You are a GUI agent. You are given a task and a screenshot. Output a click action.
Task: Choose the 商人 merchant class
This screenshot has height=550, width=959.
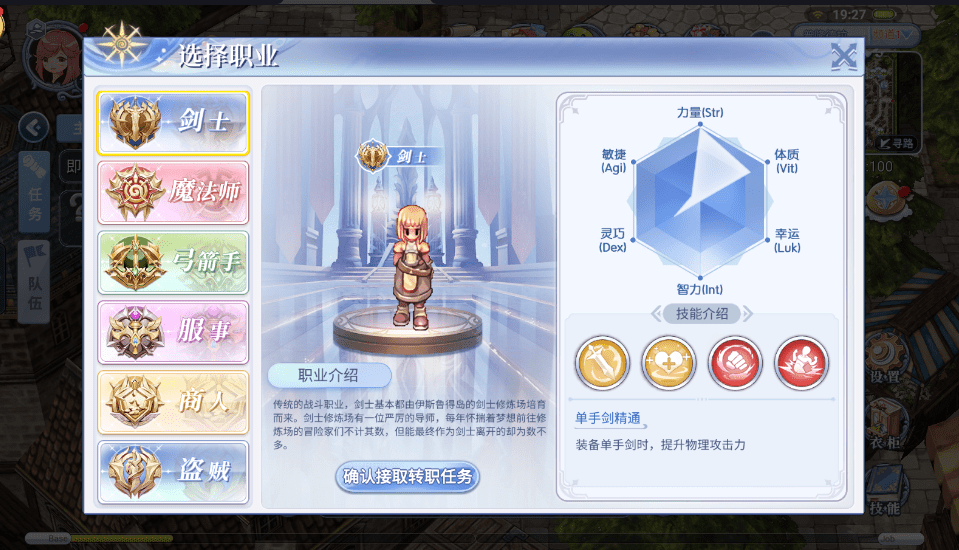[x=173, y=402]
